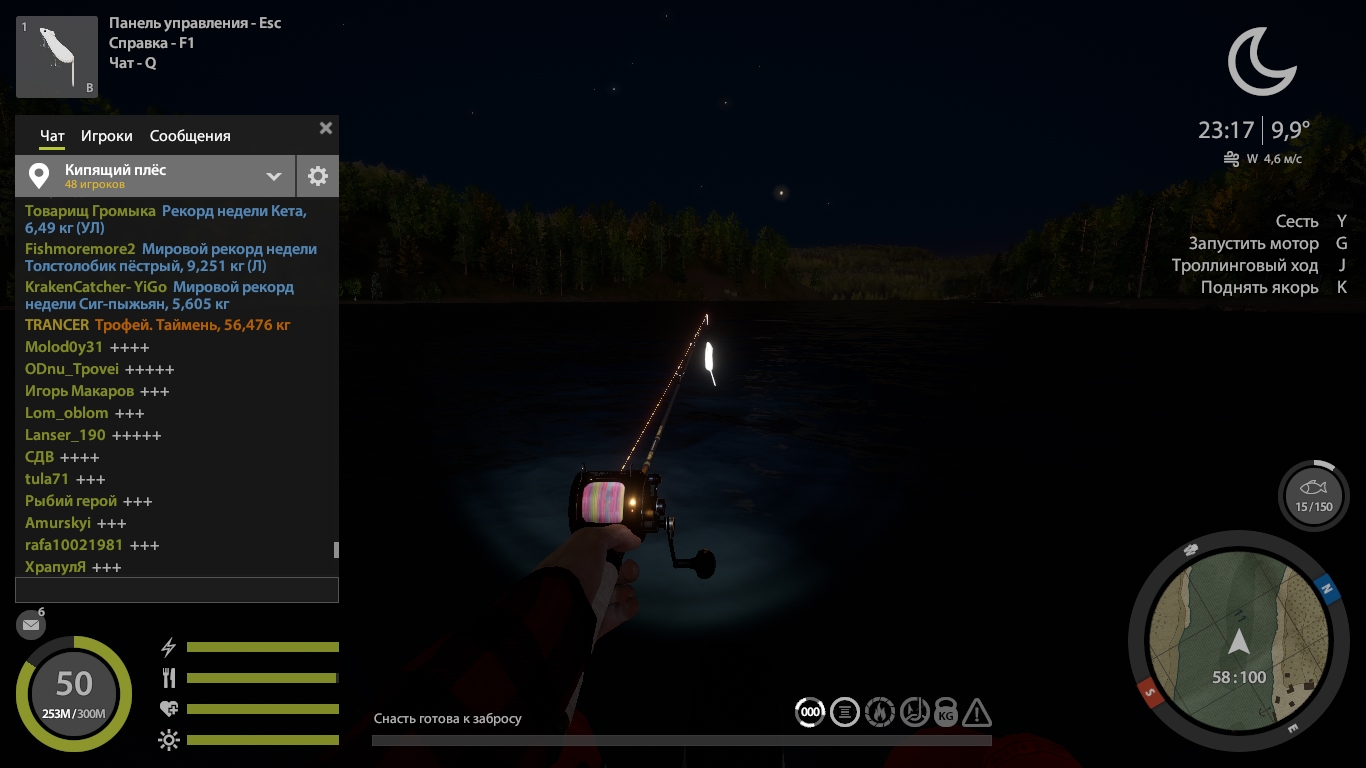Image resolution: width=1366 pixels, height=768 pixels.
Task: Select Товарищ Громыка name in chat
Action: point(90,211)
